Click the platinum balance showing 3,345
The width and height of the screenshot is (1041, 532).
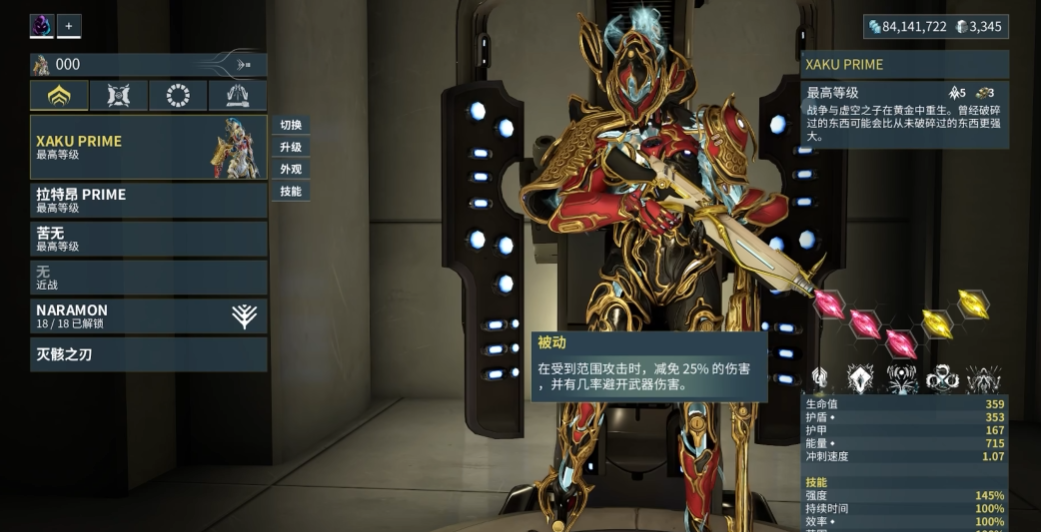[979, 27]
